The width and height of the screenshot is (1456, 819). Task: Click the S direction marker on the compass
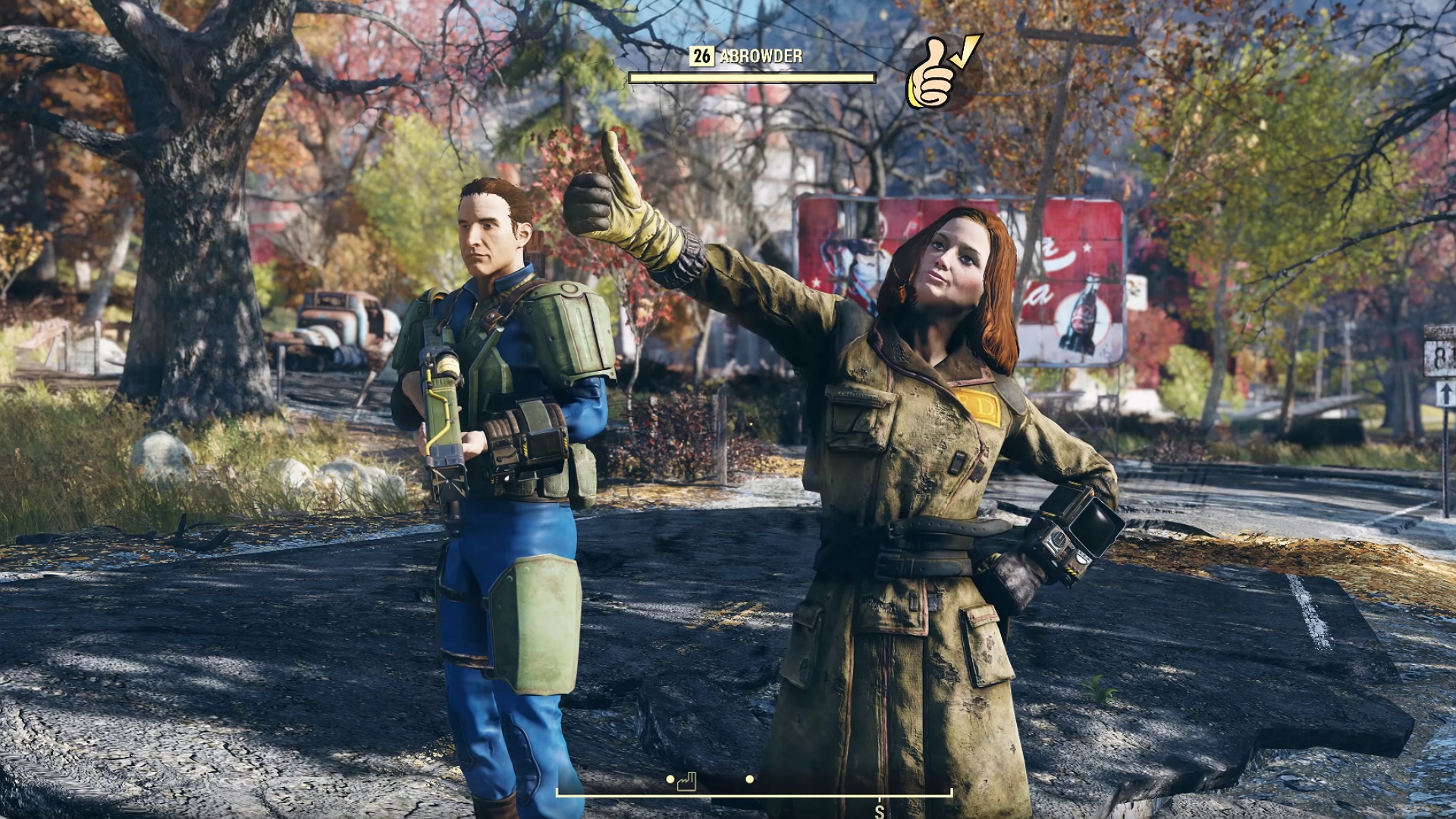(x=878, y=813)
